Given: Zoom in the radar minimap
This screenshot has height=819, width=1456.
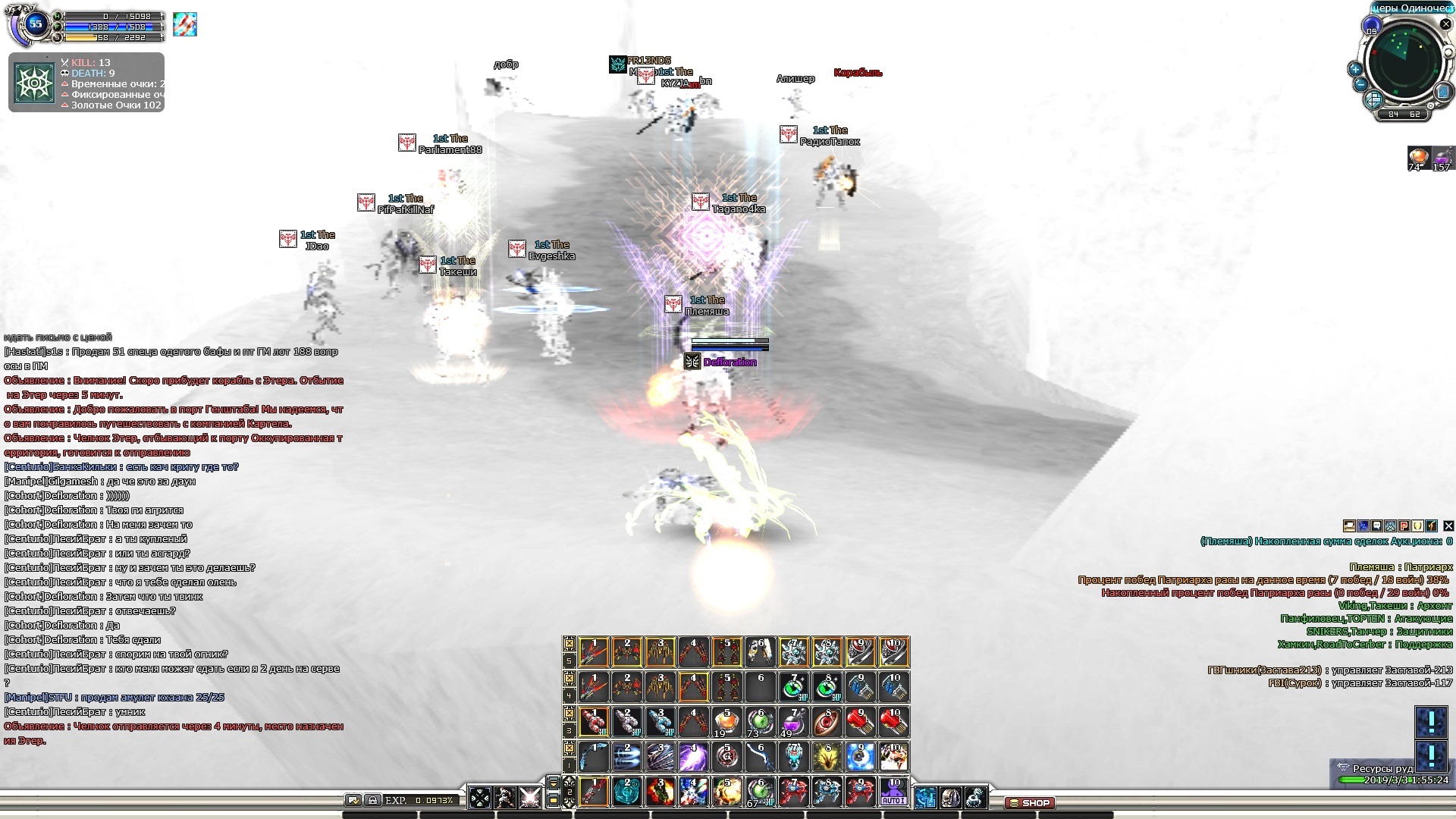Looking at the screenshot, I should pyautogui.click(x=1355, y=69).
